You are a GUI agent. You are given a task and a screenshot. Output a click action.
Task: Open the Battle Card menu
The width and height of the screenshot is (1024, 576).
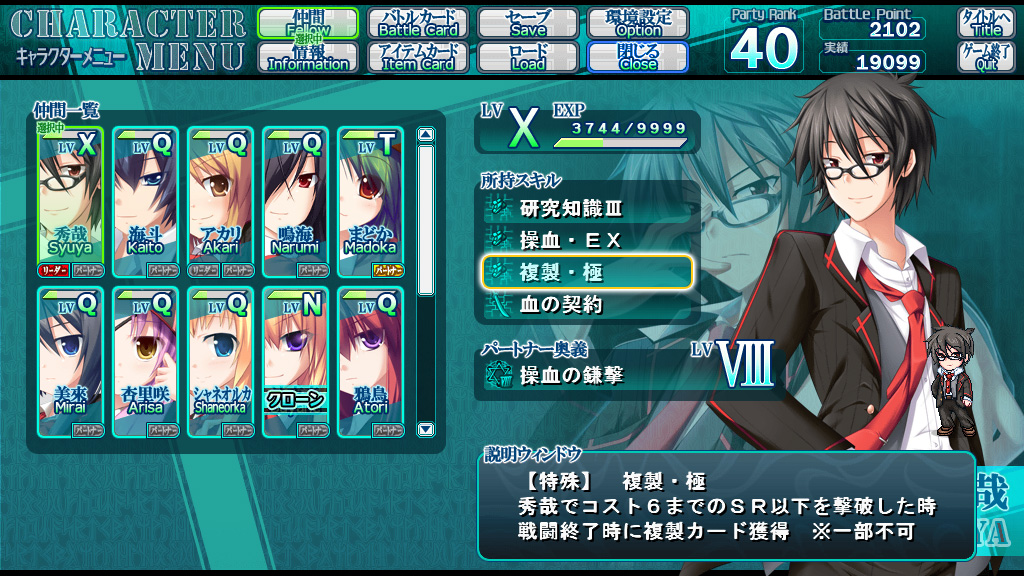(417, 23)
